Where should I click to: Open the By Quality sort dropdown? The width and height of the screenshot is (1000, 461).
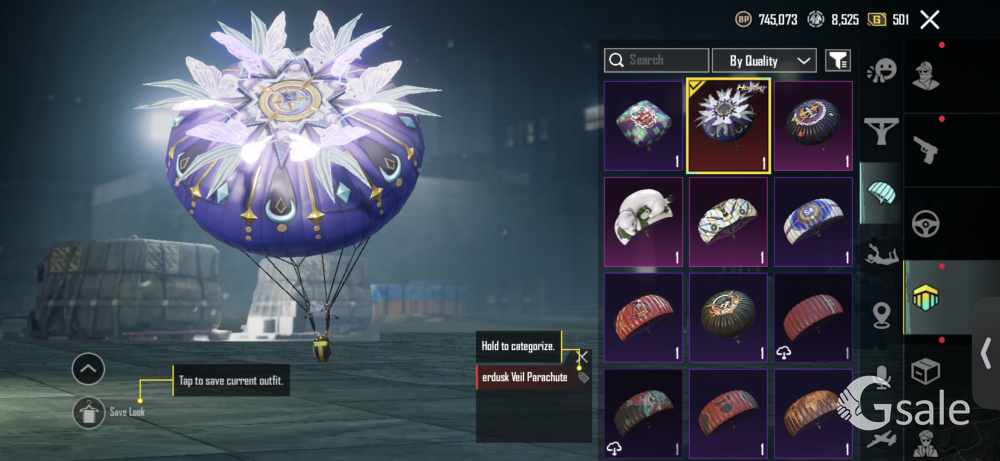click(x=764, y=61)
